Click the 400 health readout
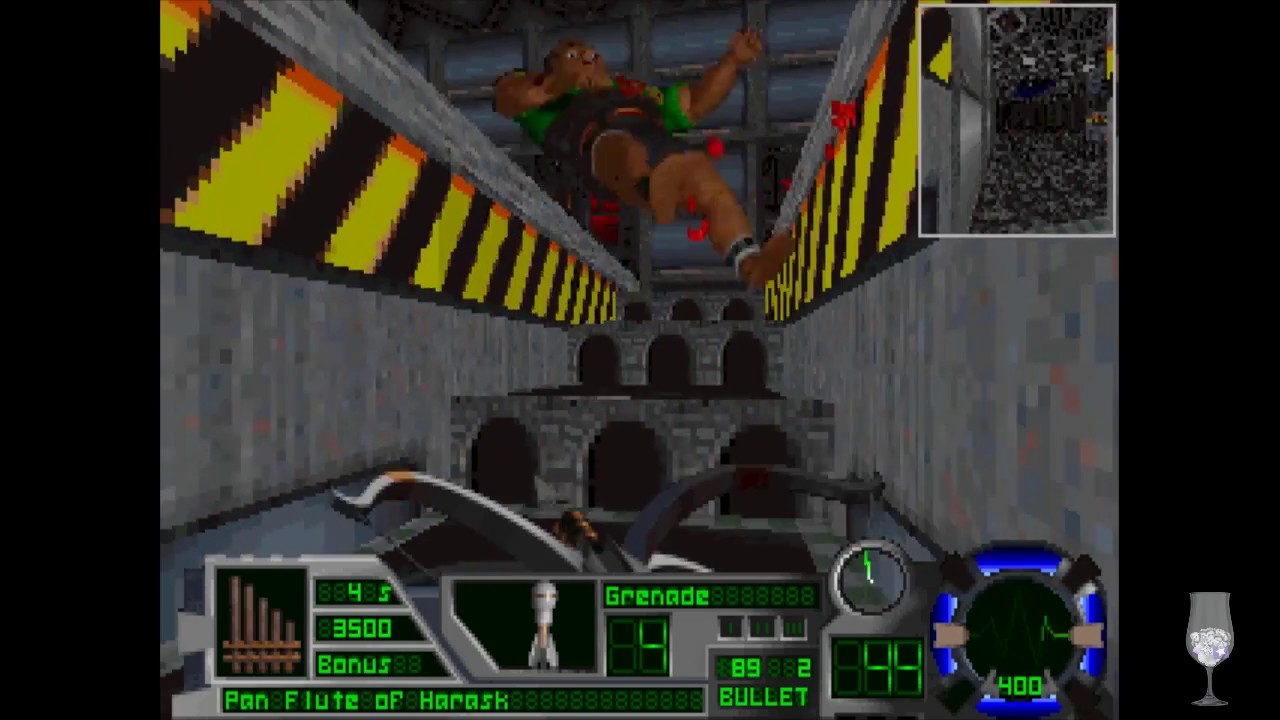 click(x=1018, y=686)
